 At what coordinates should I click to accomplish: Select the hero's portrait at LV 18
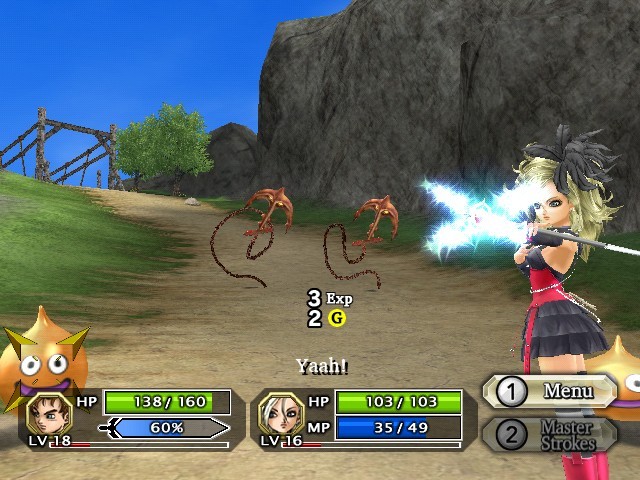click(48, 412)
